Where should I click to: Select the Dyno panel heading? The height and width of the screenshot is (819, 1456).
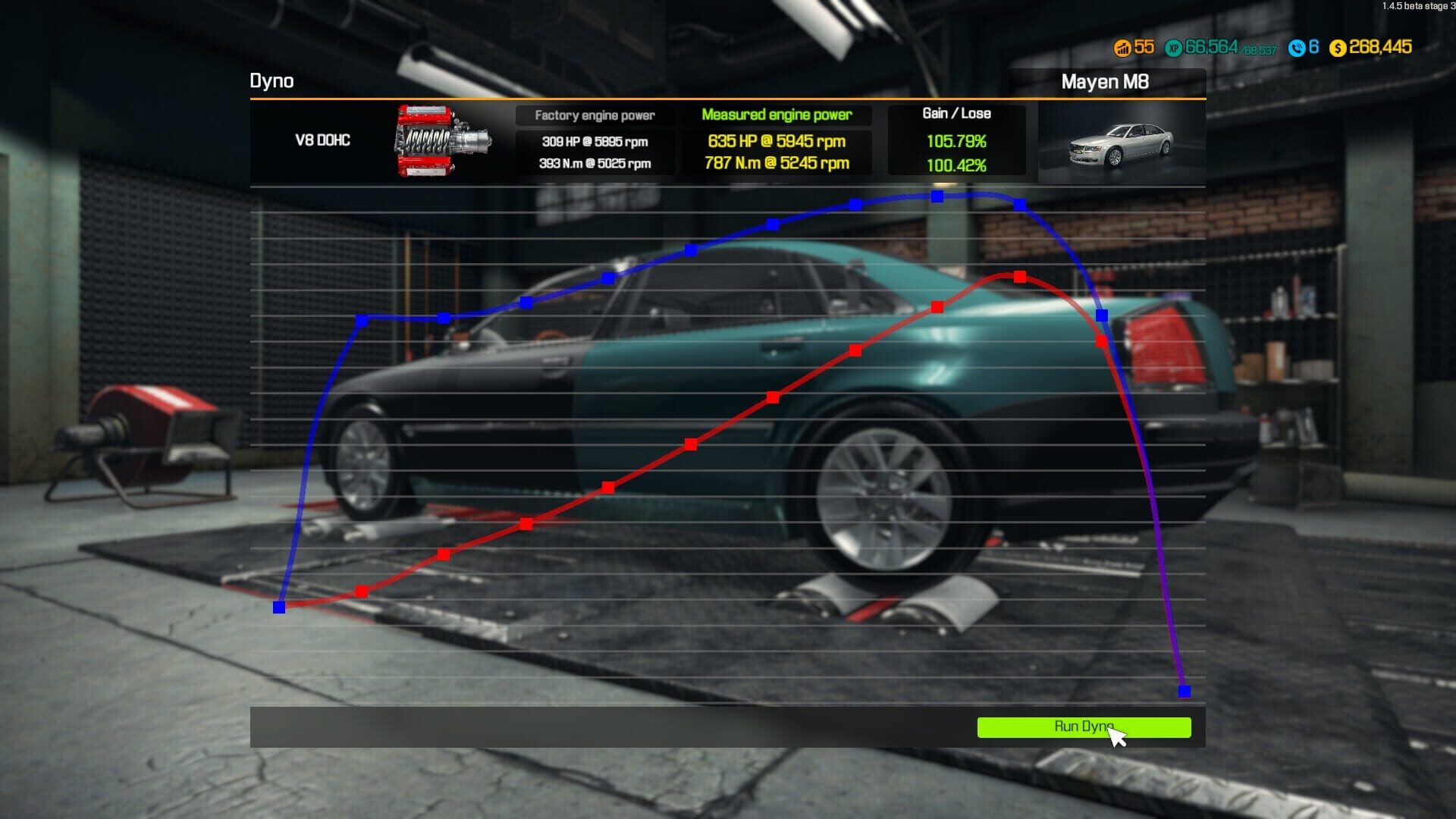click(272, 82)
